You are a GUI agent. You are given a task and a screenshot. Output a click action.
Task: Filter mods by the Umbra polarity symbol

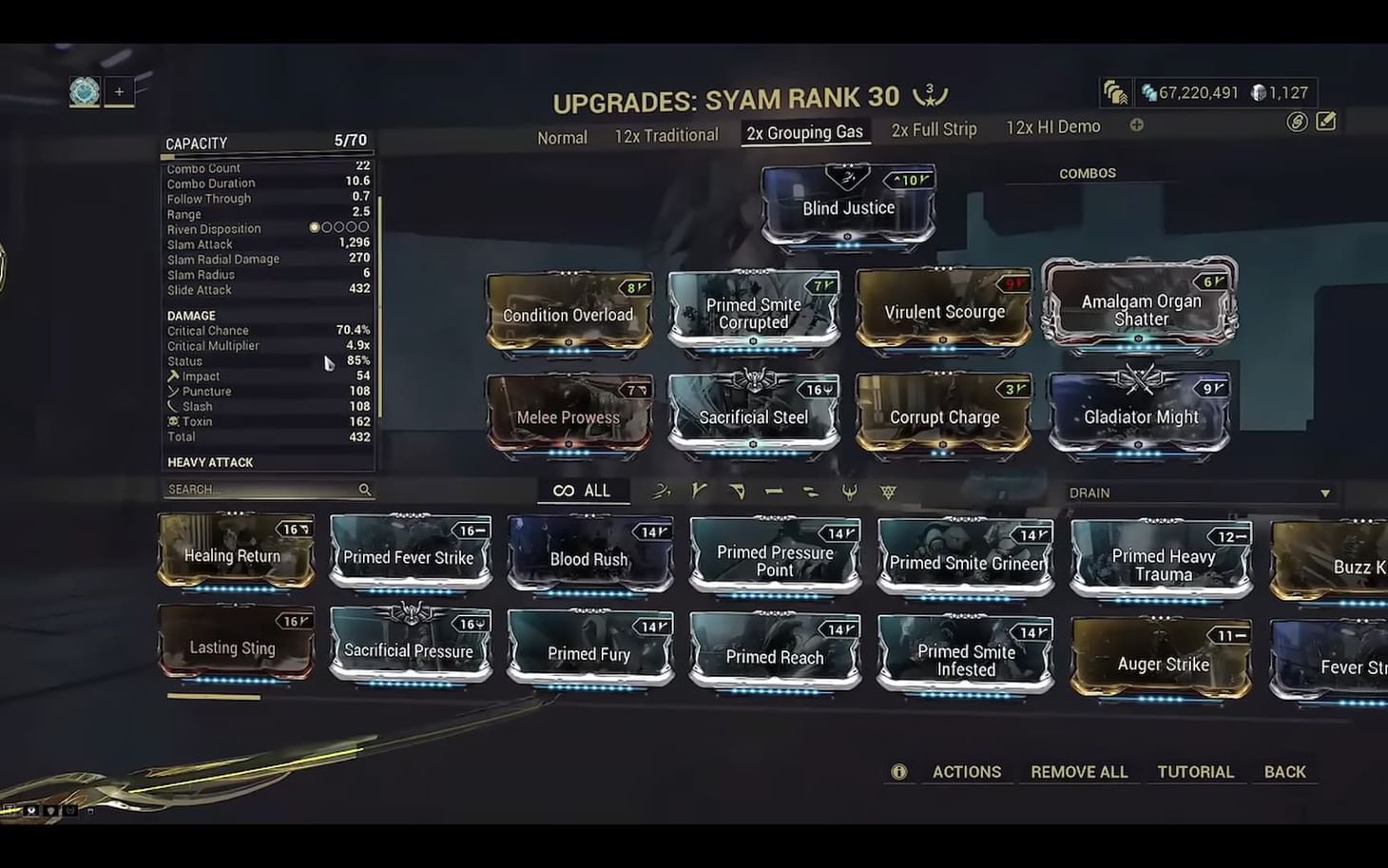pos(886,491)
